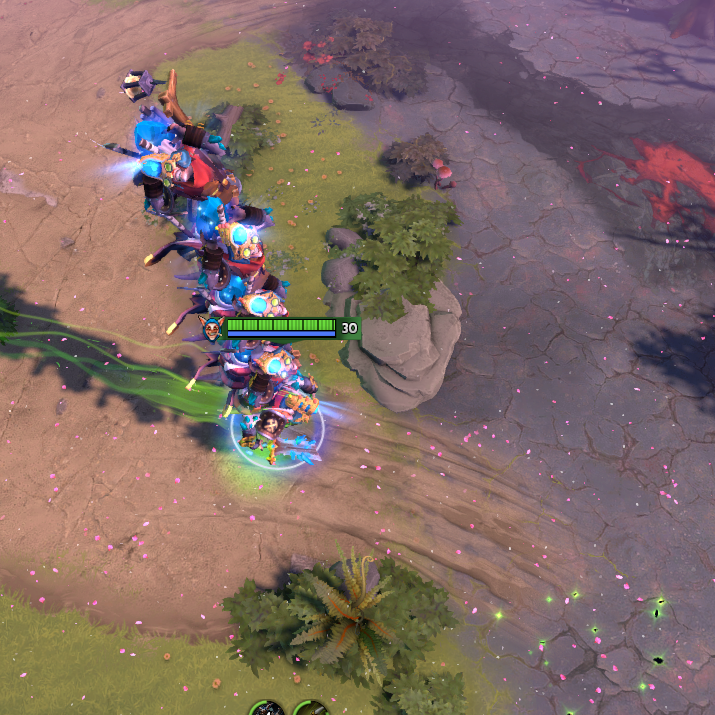Click the sword buff icon at screen bottom
The width and height of the screenshot is (715, 715).
[311, 708]
